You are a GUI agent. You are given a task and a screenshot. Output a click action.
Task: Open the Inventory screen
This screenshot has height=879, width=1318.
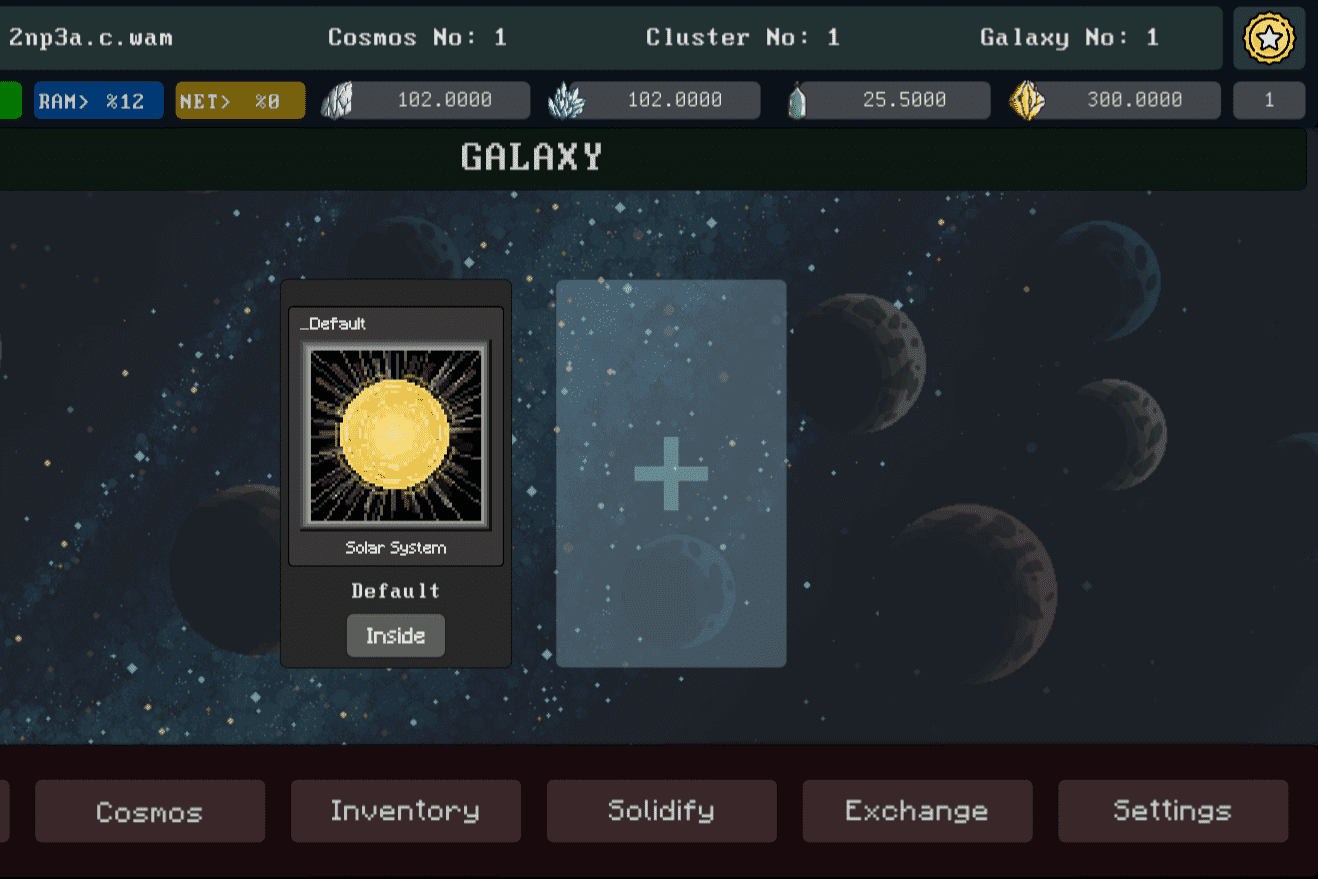(x=405, y=811)
